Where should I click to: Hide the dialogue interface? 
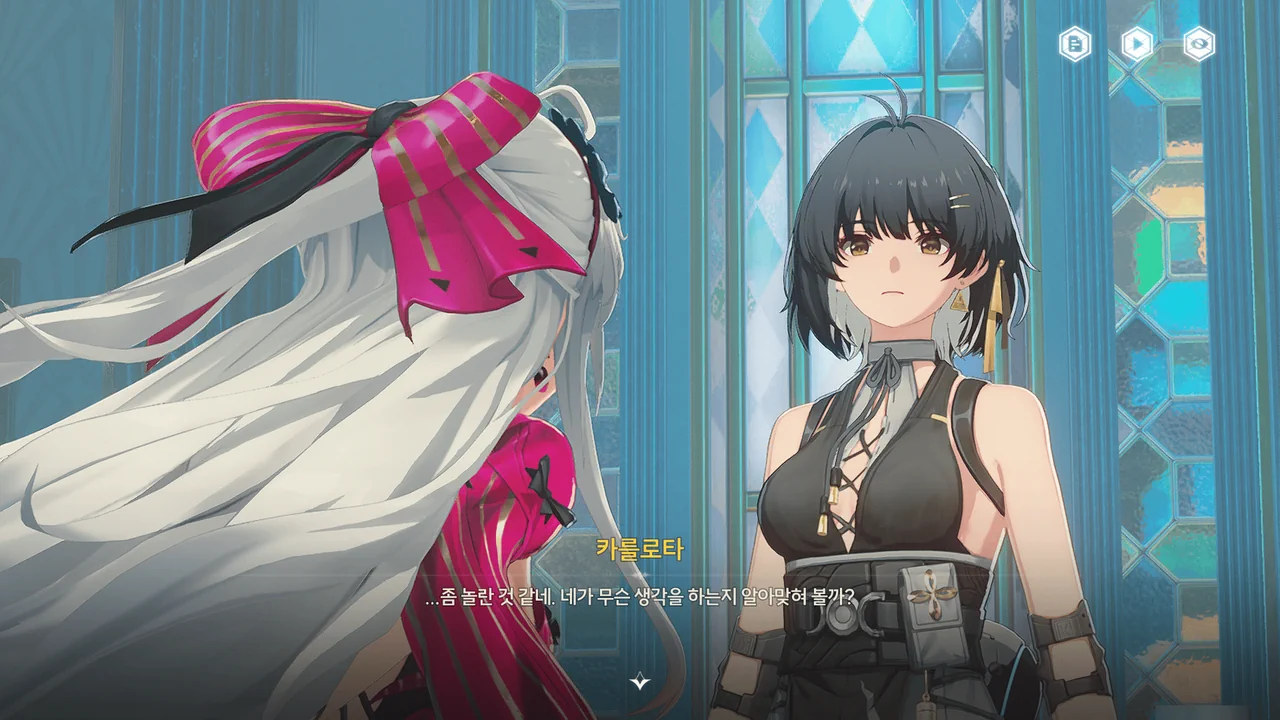coord(1199,44)
